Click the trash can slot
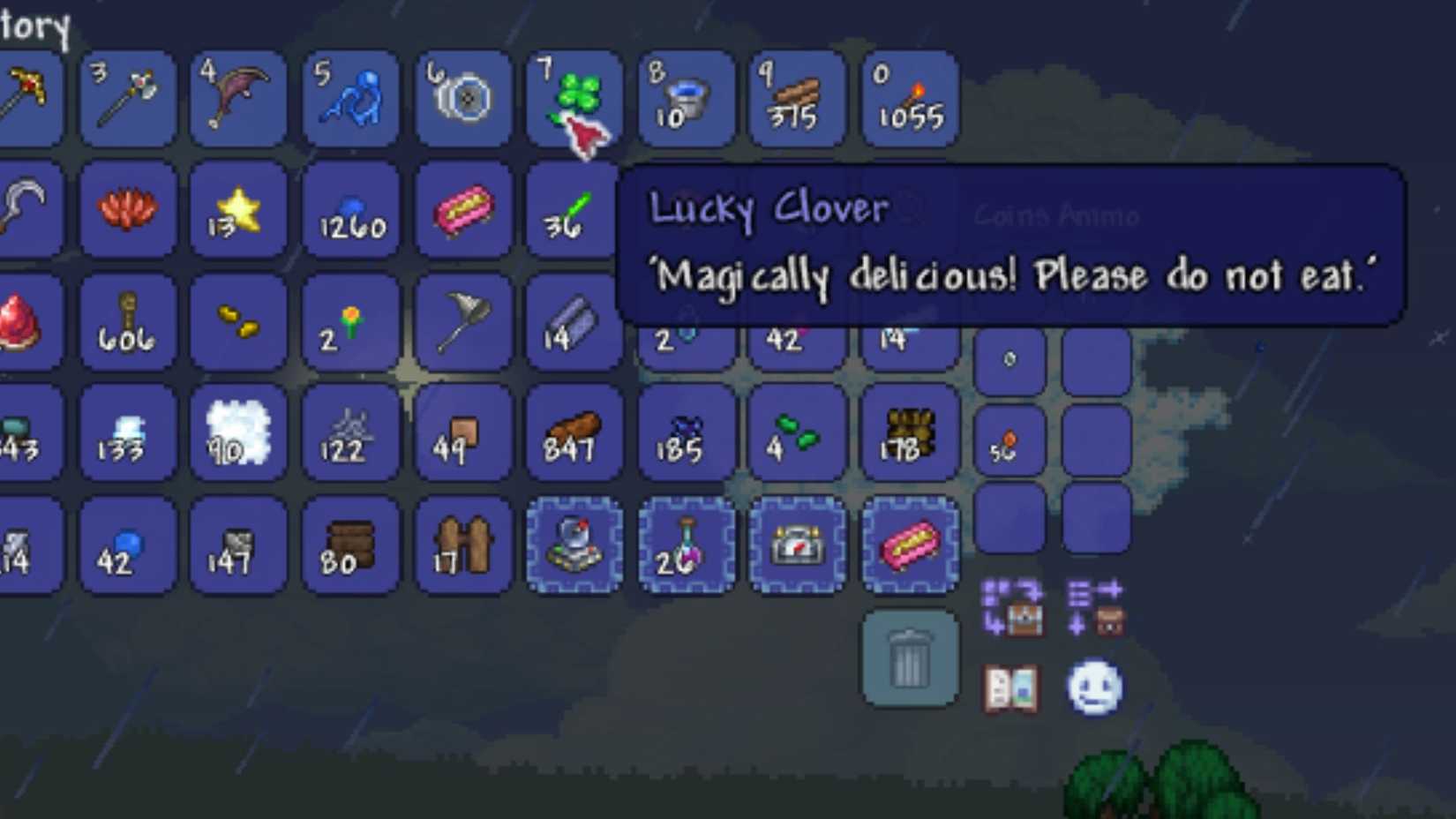The height and width of the screenshot is (819, 1456). (x=910, y=659)
